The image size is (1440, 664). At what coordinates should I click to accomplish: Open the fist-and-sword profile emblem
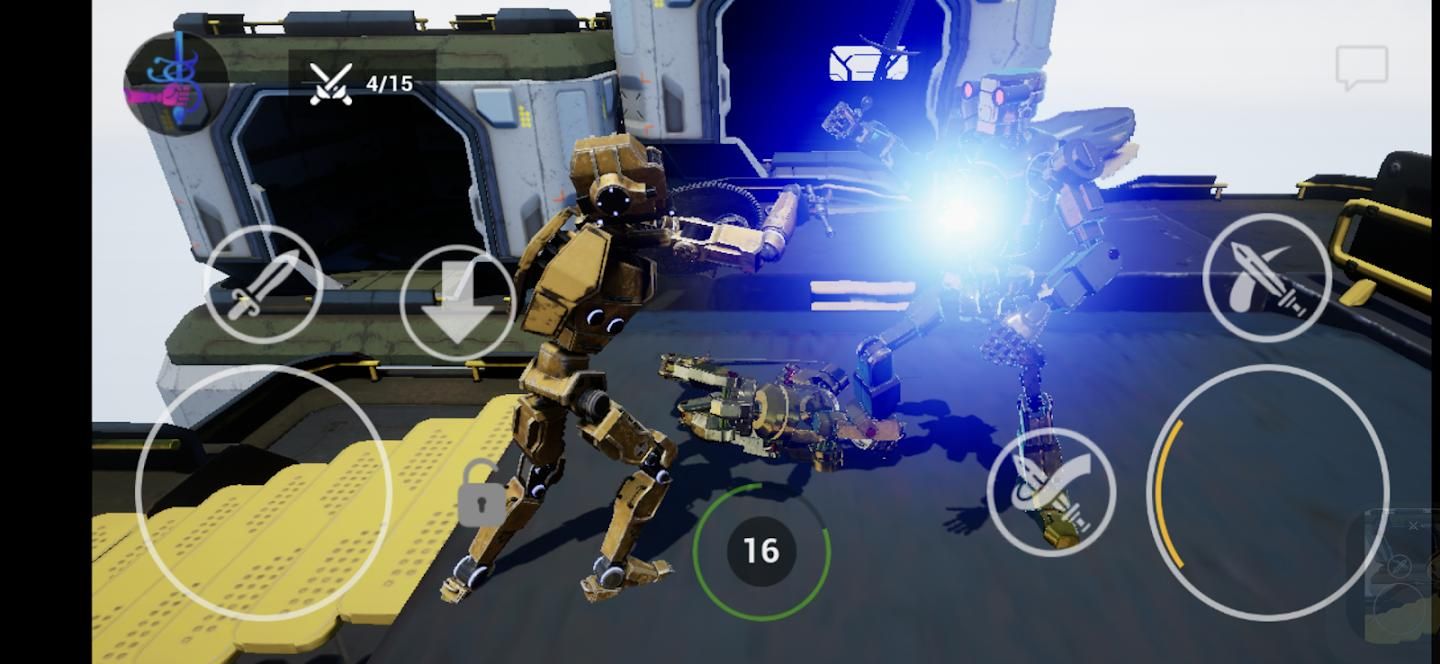coord(175,83)
